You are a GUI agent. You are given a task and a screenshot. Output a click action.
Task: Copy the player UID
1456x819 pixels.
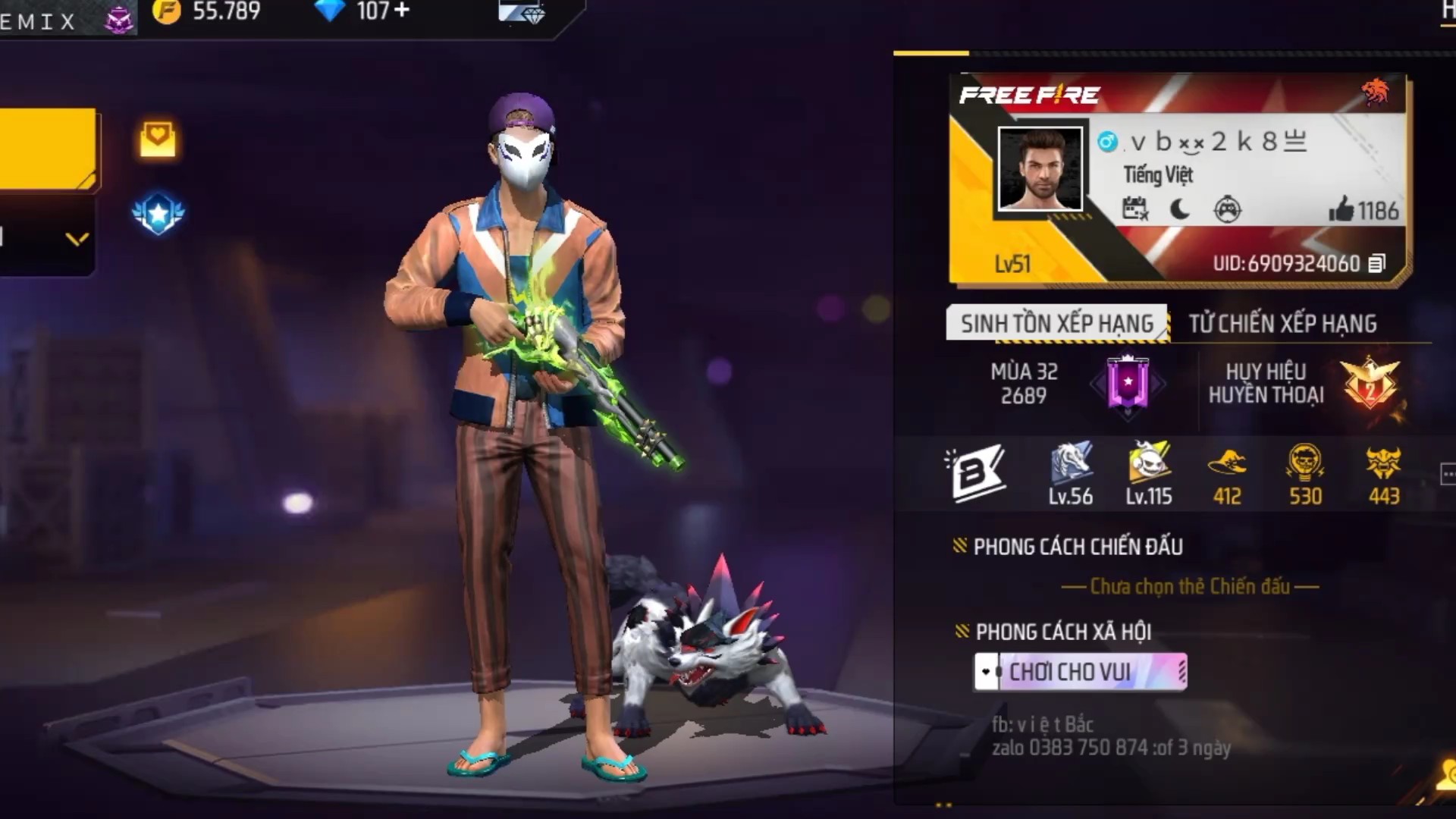tap(1376, 263)
